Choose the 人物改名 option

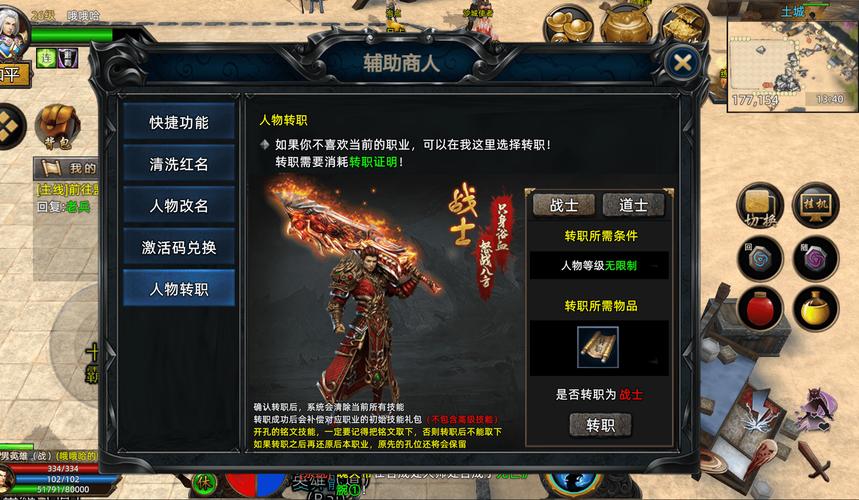click(179, 206)
